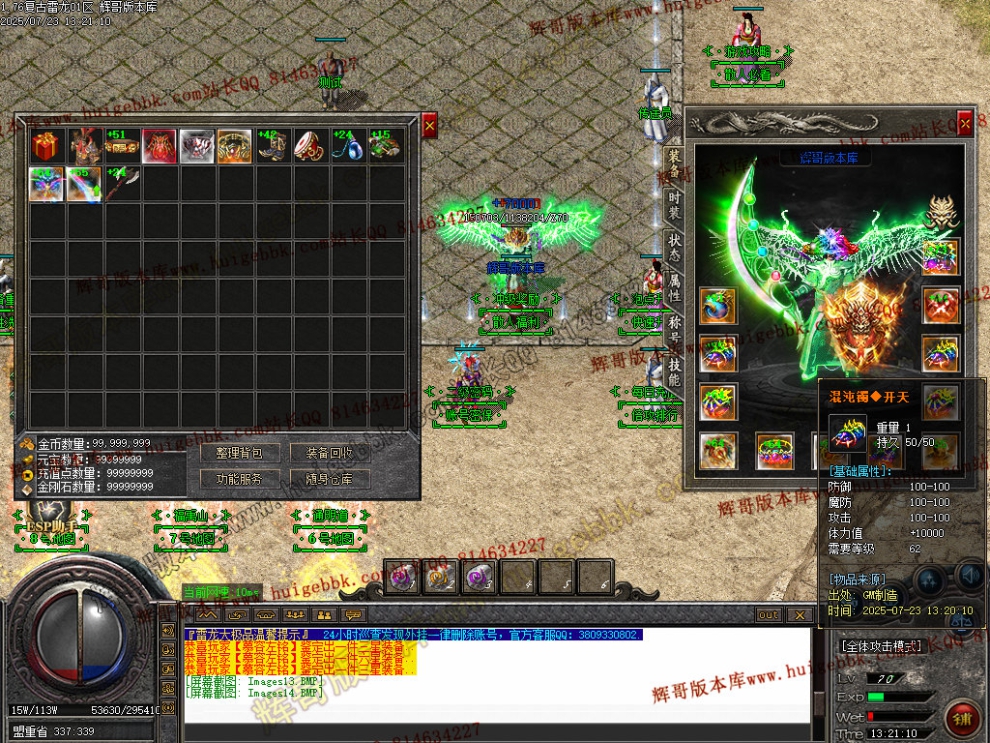Select the +51 golden belt item
This screenshot has height=743, width=990.
click(x=121, y=146)
